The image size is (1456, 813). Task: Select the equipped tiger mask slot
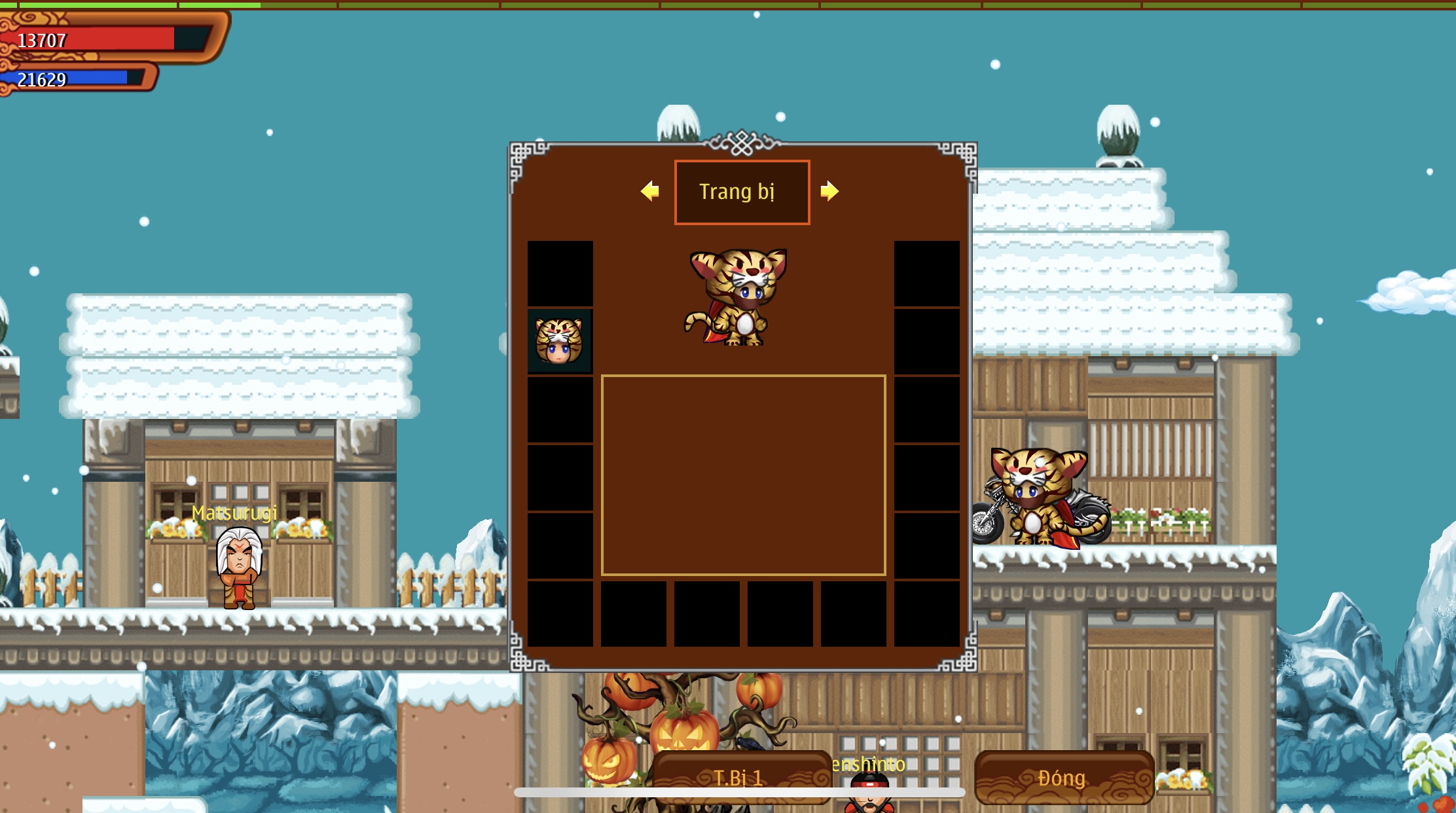tap(560, 341)
